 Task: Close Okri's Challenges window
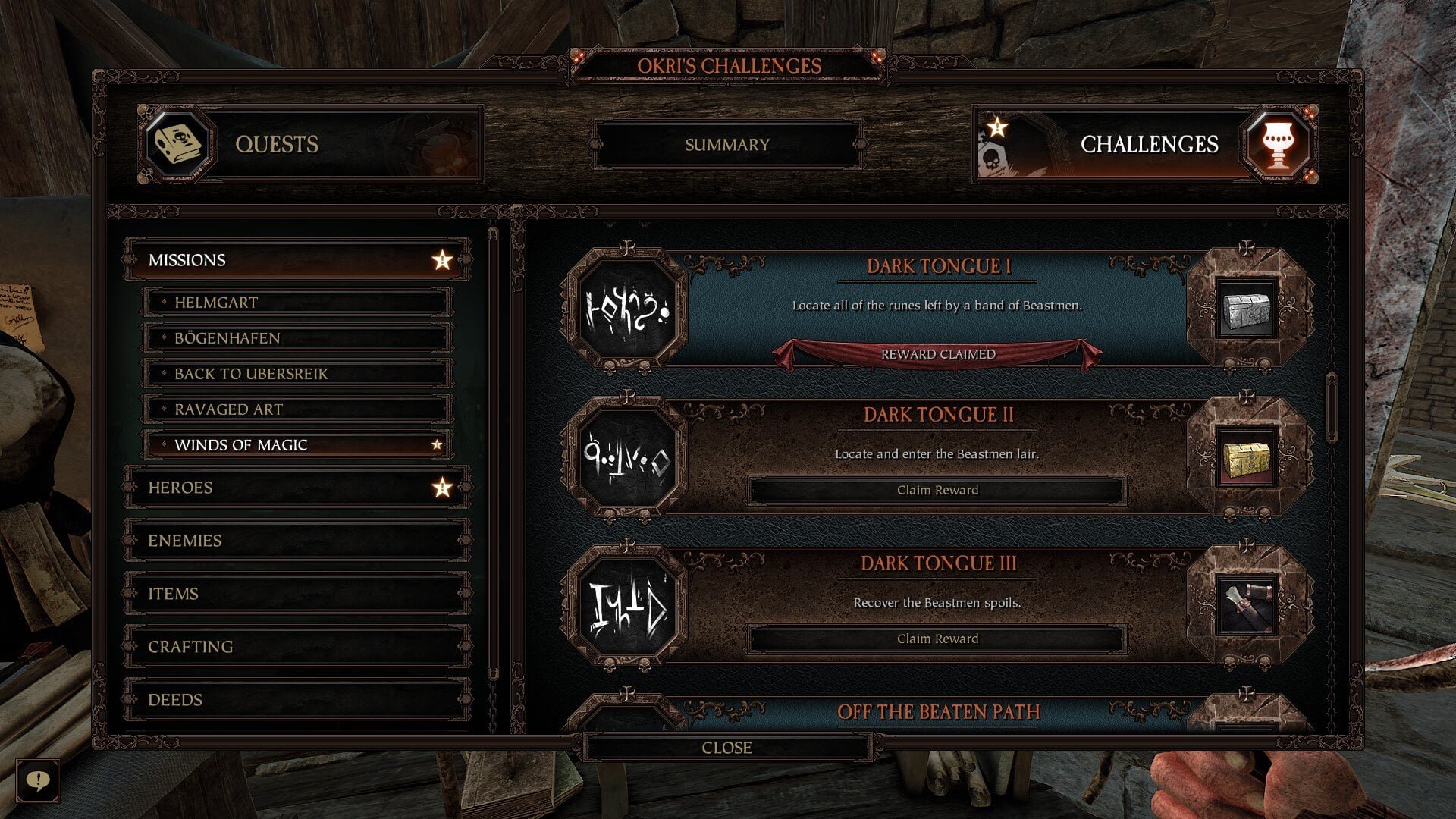coord(726,748)
